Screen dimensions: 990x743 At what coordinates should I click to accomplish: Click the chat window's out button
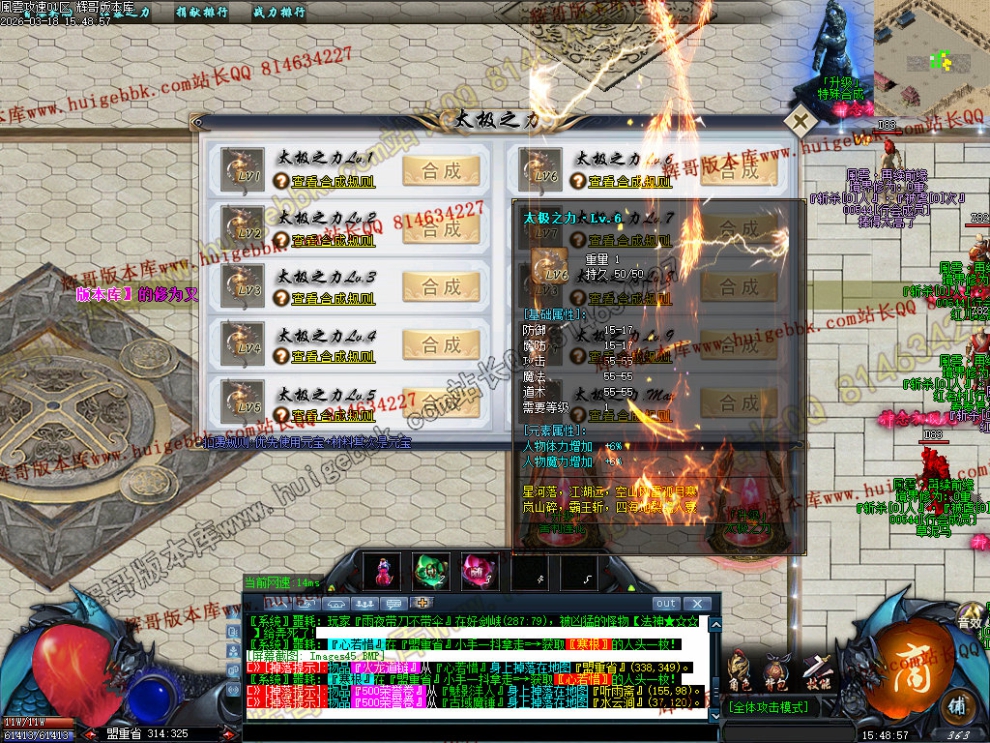[666, 604]
